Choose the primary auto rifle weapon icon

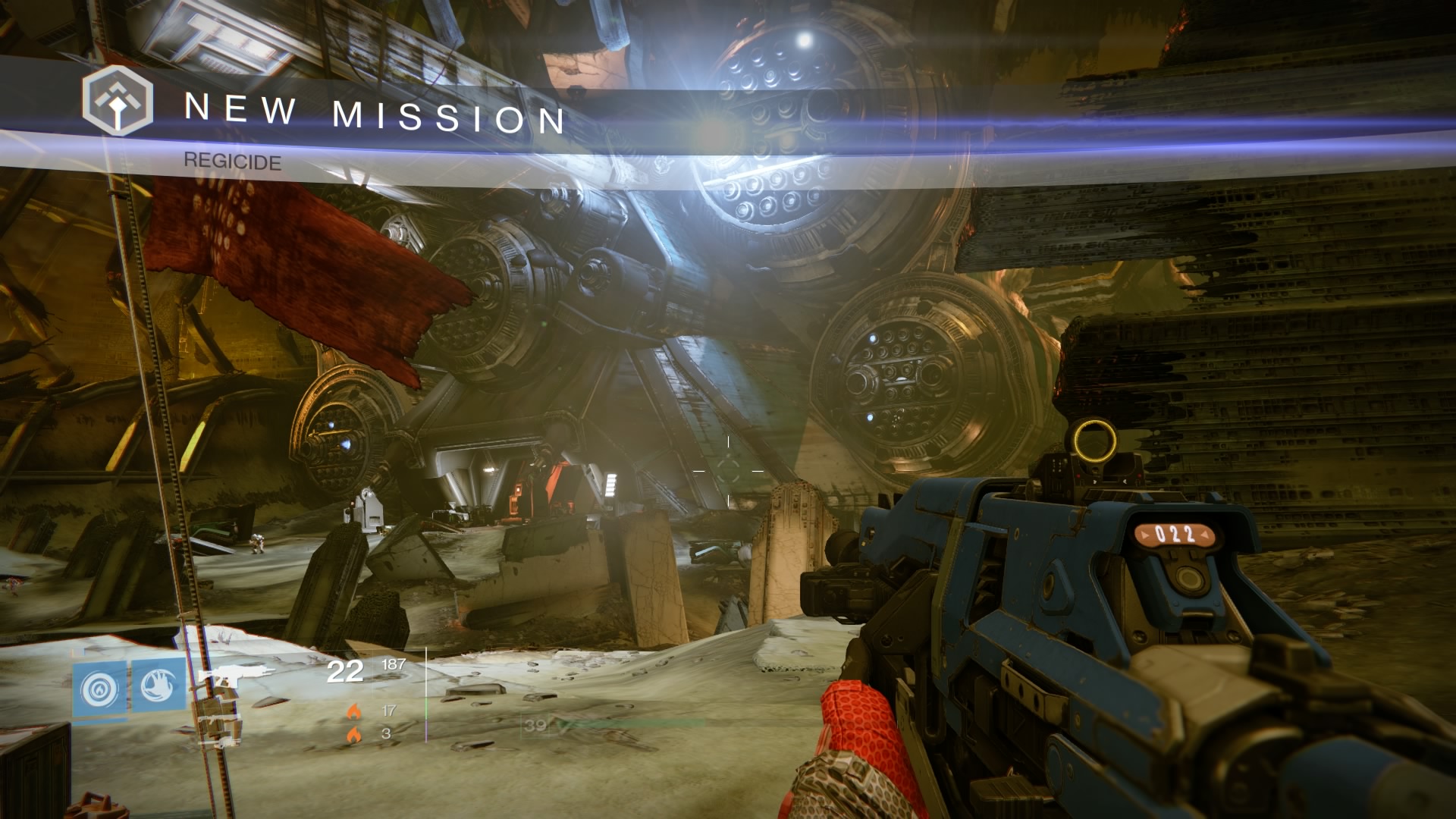tap(236, 675)
